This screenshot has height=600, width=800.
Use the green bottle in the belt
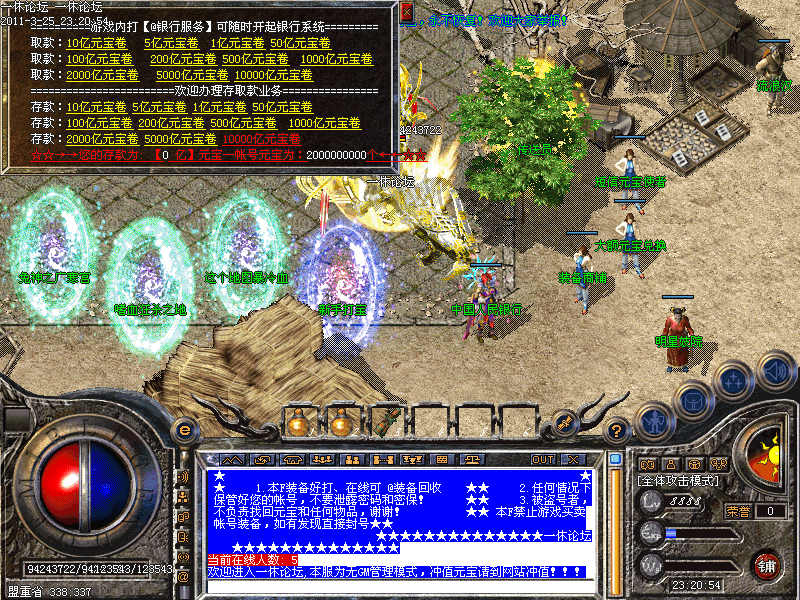pos(387,422)
